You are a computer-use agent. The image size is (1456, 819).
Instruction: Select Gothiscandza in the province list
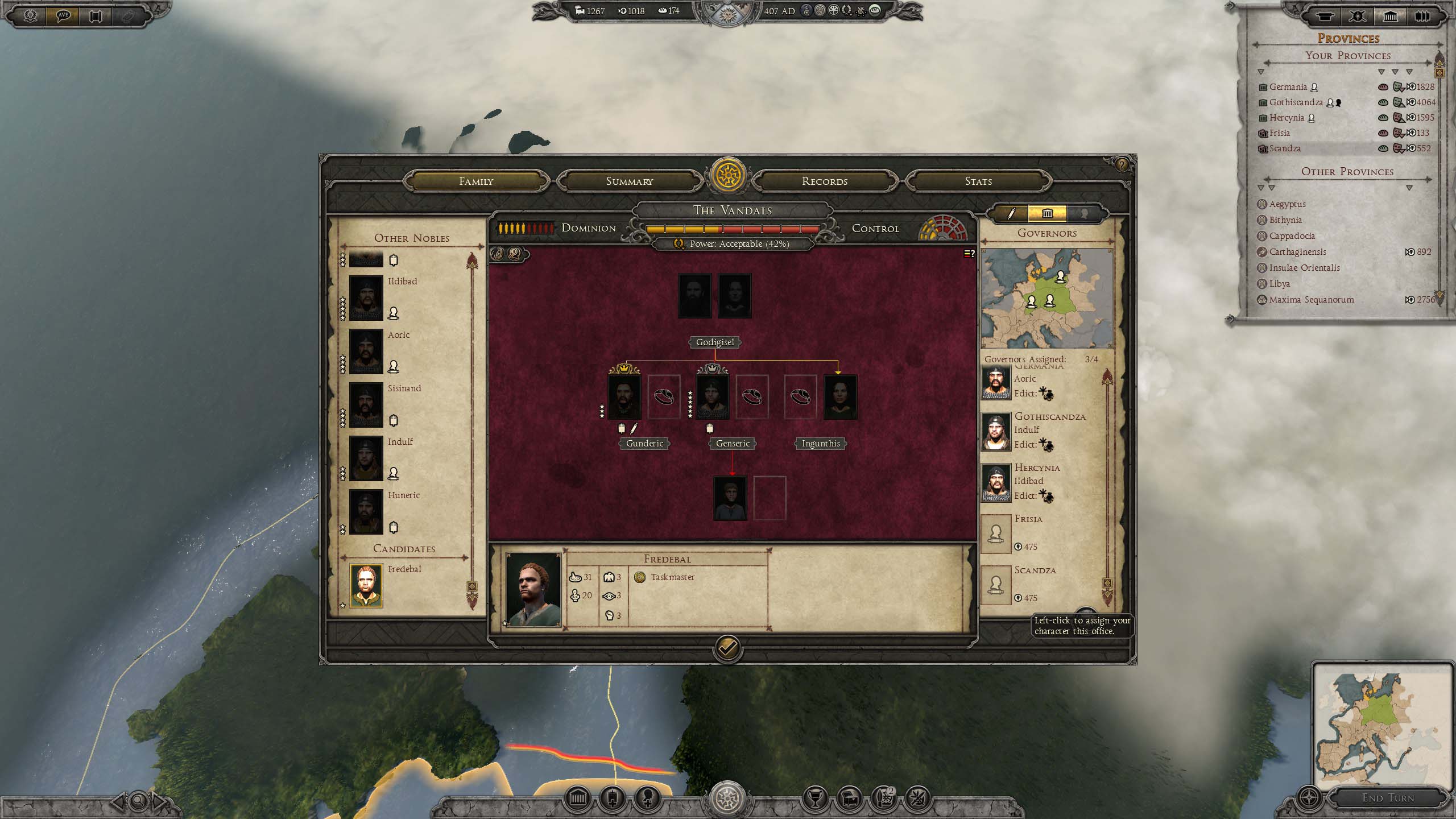point(1296,102)
